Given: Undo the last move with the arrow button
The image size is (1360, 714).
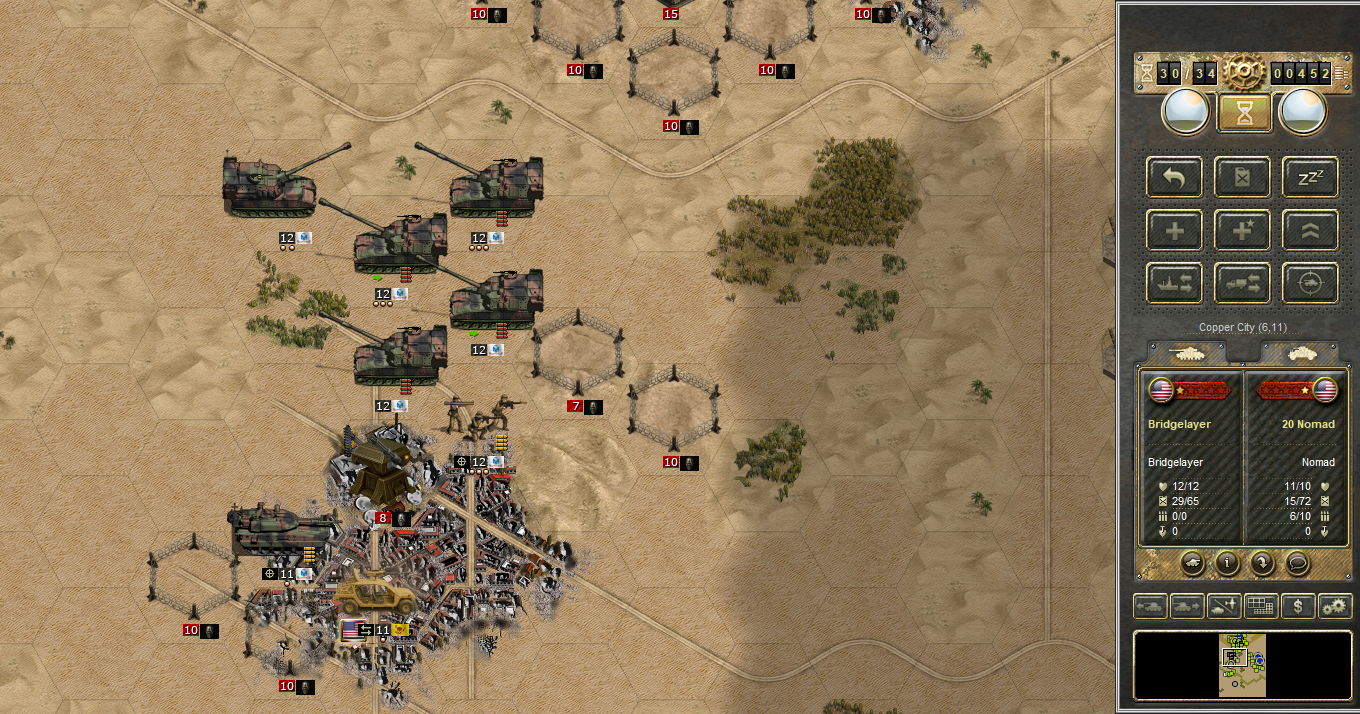Looking at the screenshot, I should tap(1174, 177).
